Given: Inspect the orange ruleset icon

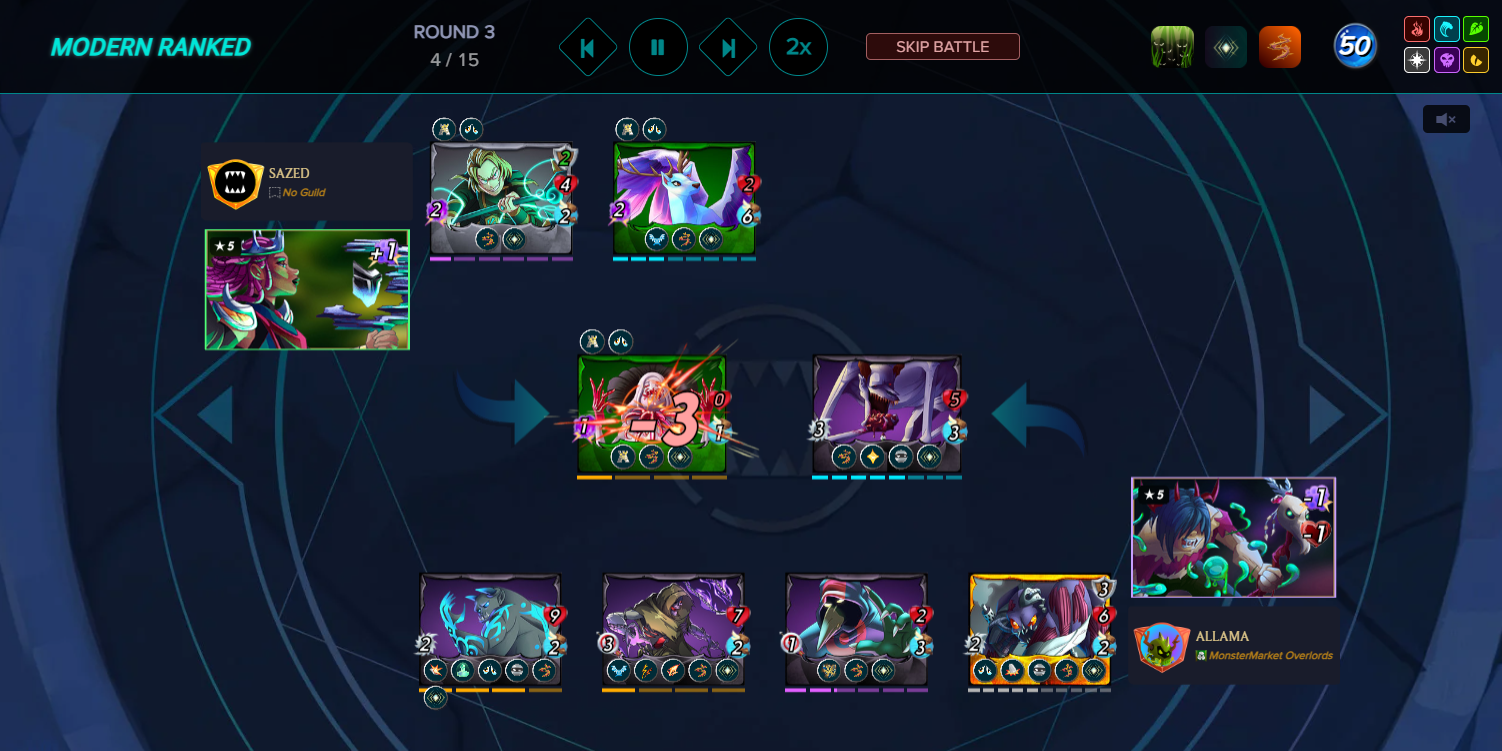Looking at the screenshot, I should pos(1281,46).
